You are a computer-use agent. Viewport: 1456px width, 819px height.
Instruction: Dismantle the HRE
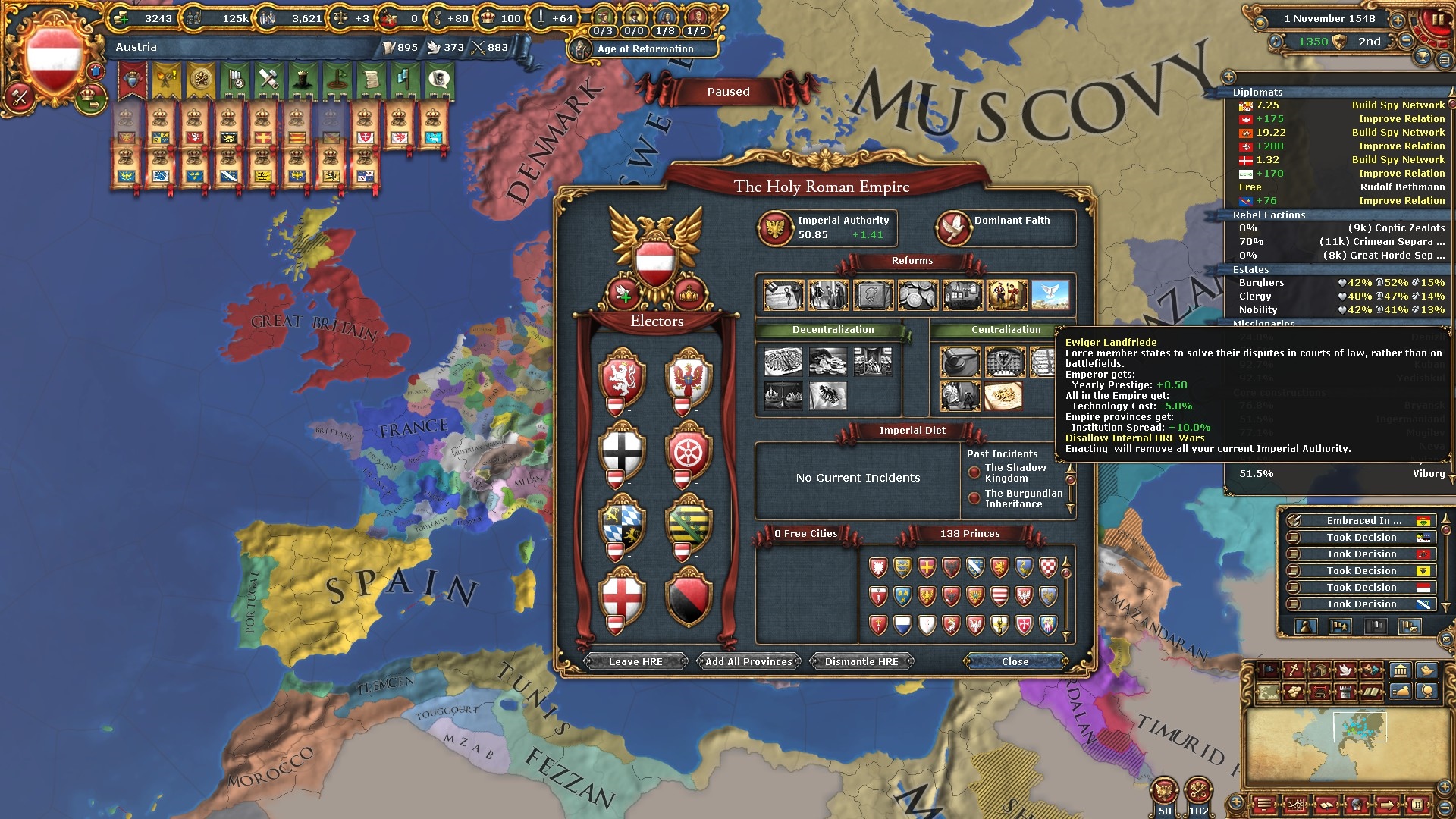[861, 662]
